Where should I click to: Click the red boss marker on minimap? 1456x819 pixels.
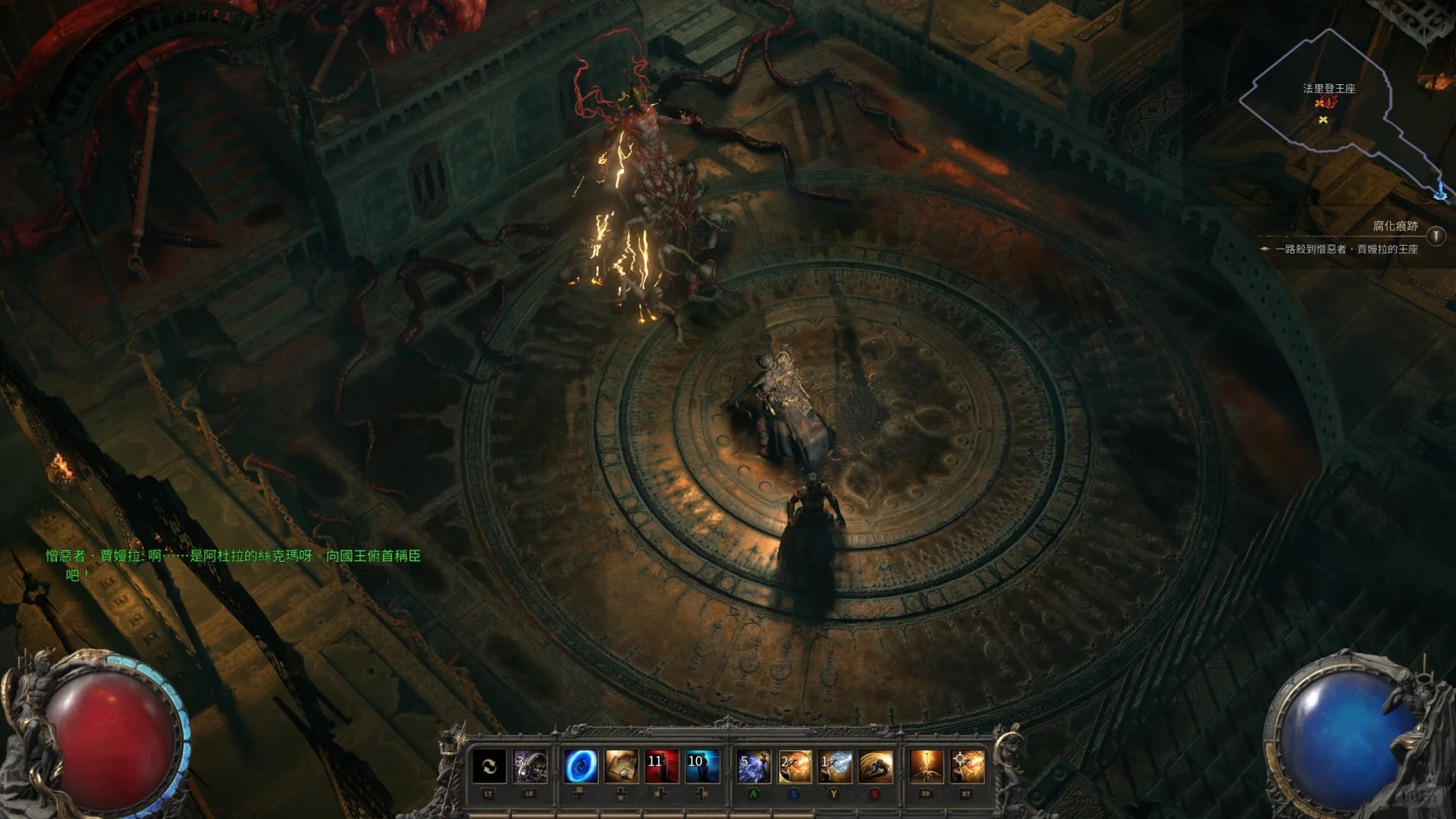click(1327, 102)
